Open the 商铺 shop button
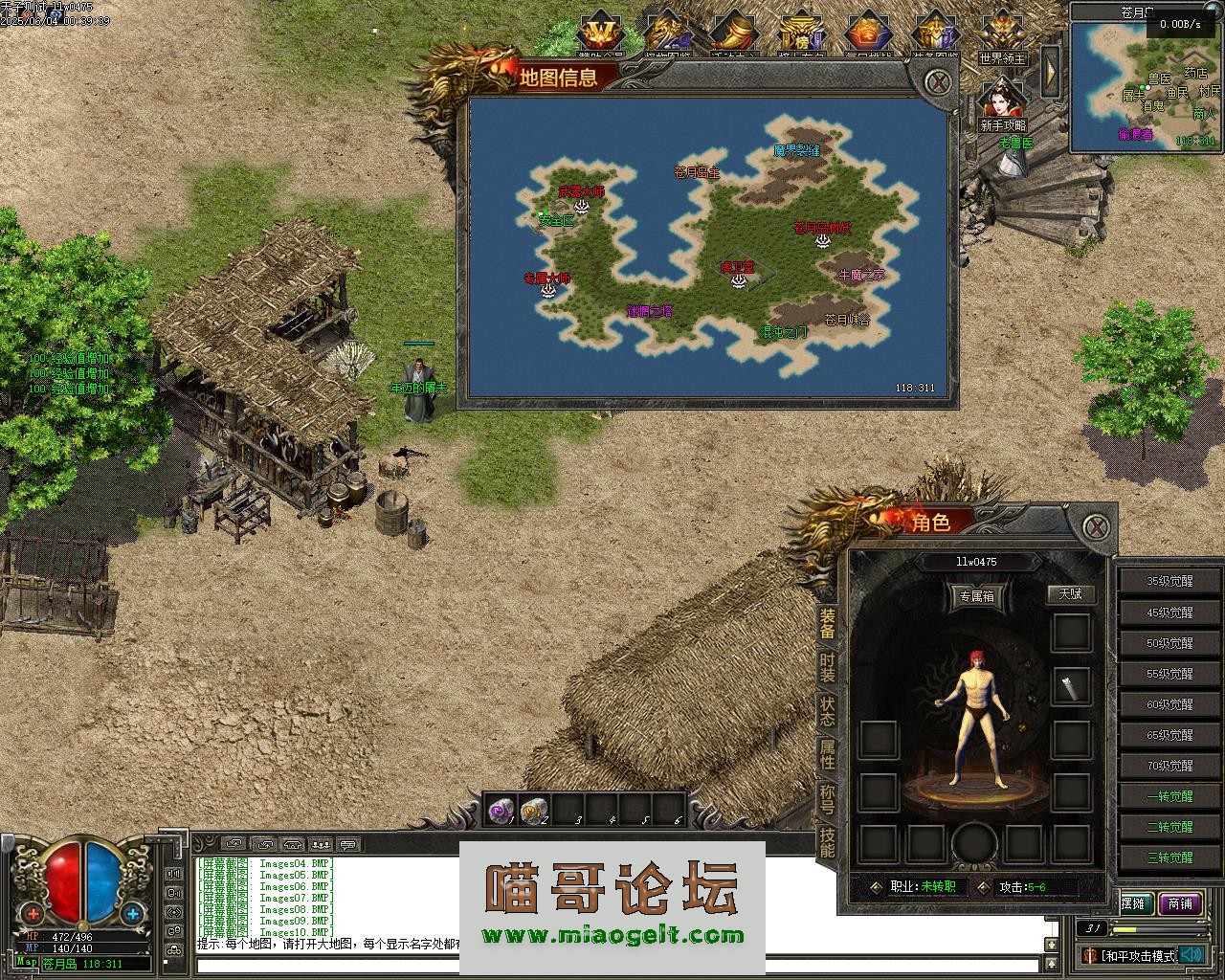1225x980 pixels. coord(1179,903)
